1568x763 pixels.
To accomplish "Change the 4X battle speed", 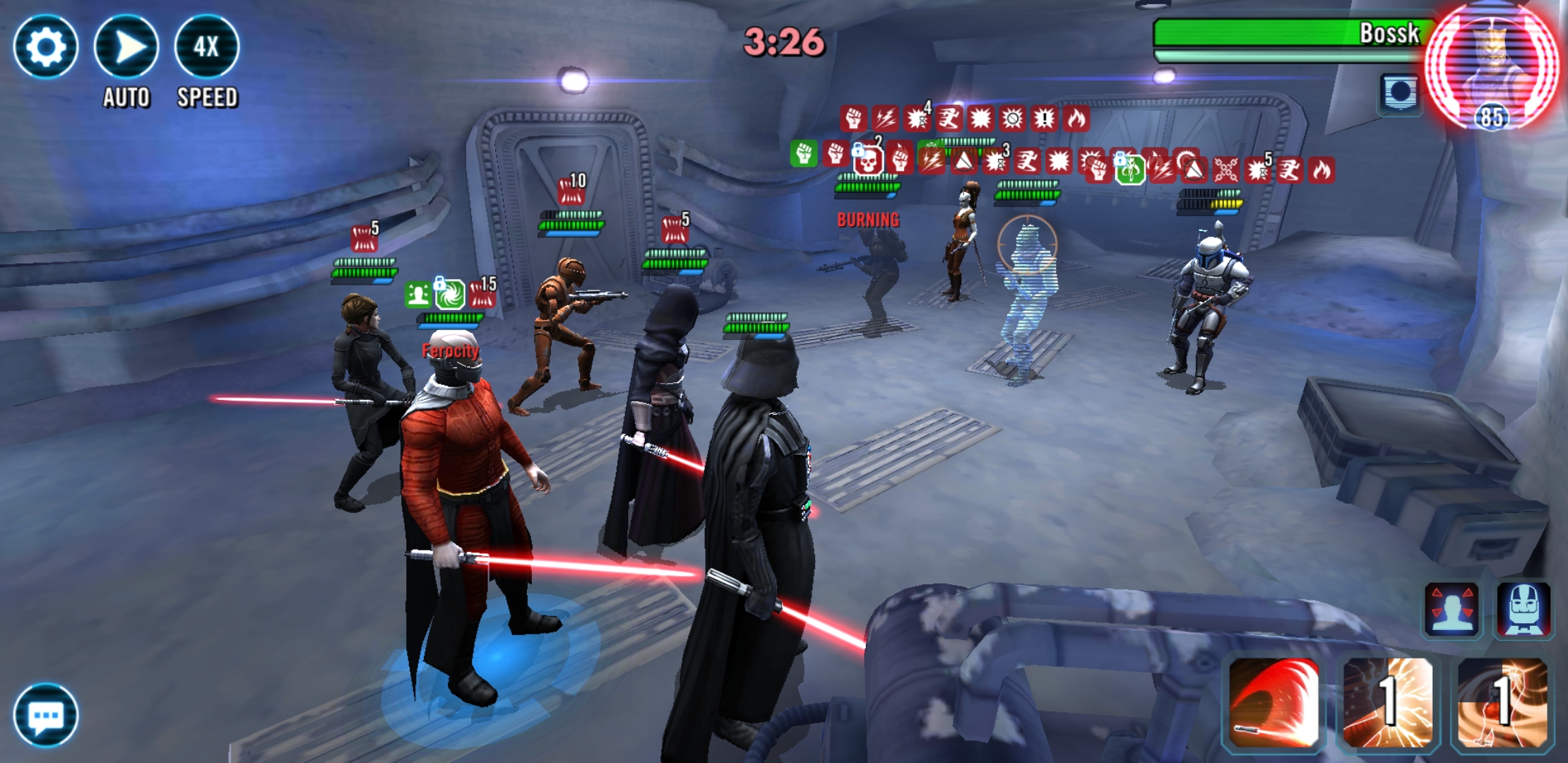I will click(x=206, y=47).
